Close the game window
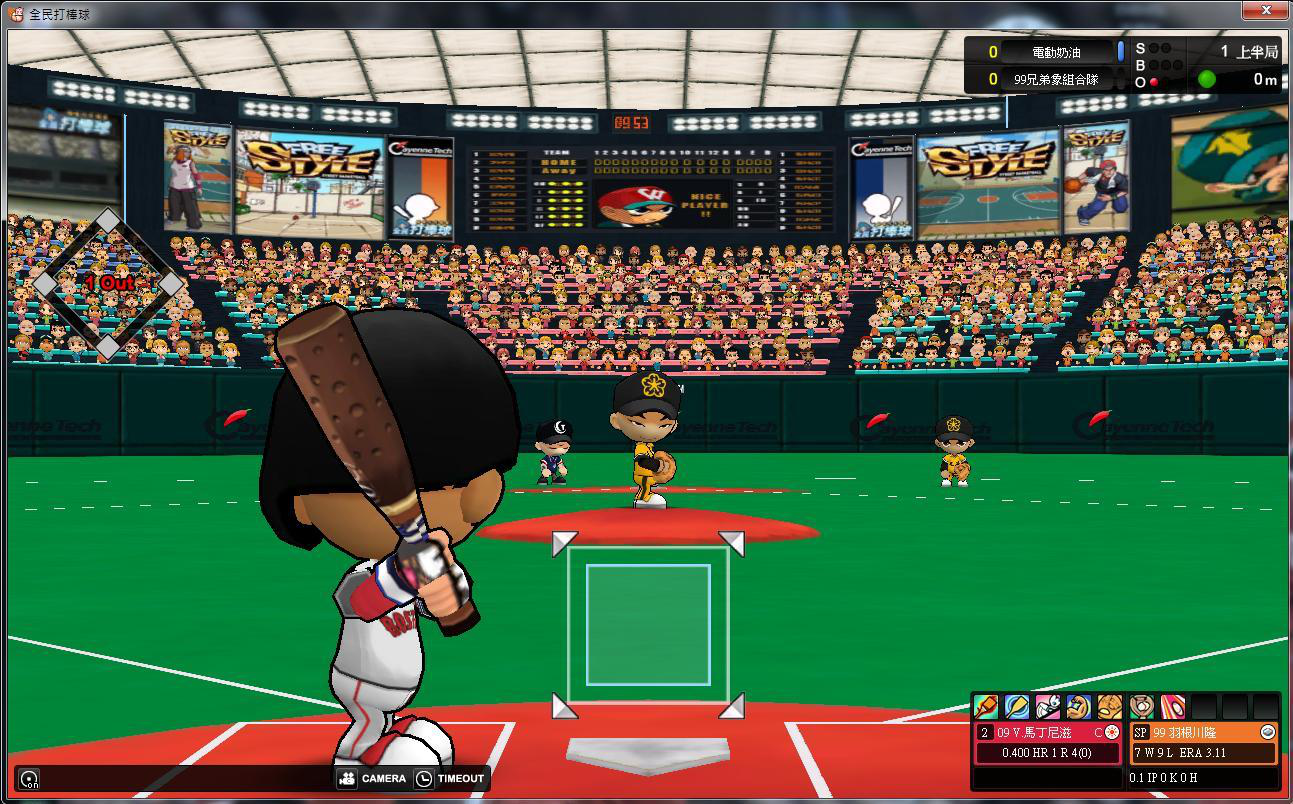The image size is (1293, 804). 1266,12
